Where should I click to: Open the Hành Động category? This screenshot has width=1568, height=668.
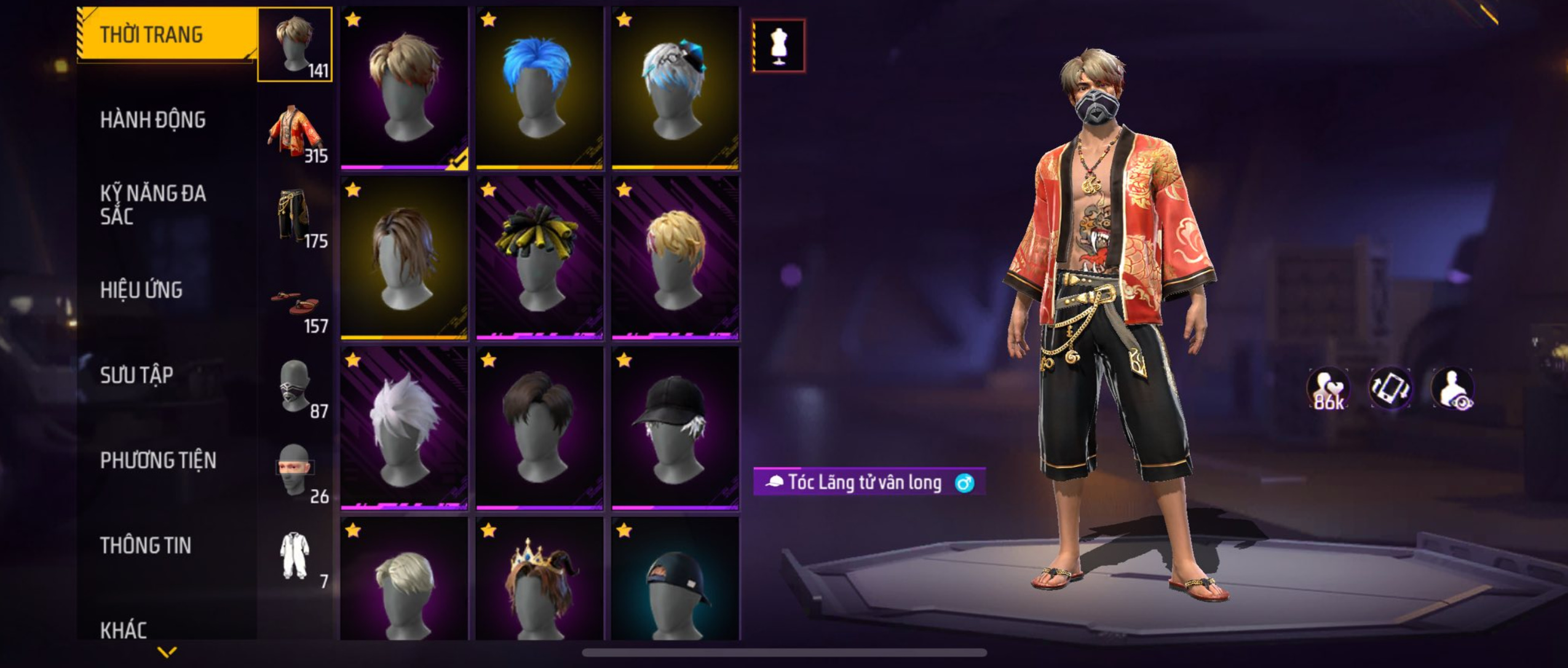click(154, 120)
